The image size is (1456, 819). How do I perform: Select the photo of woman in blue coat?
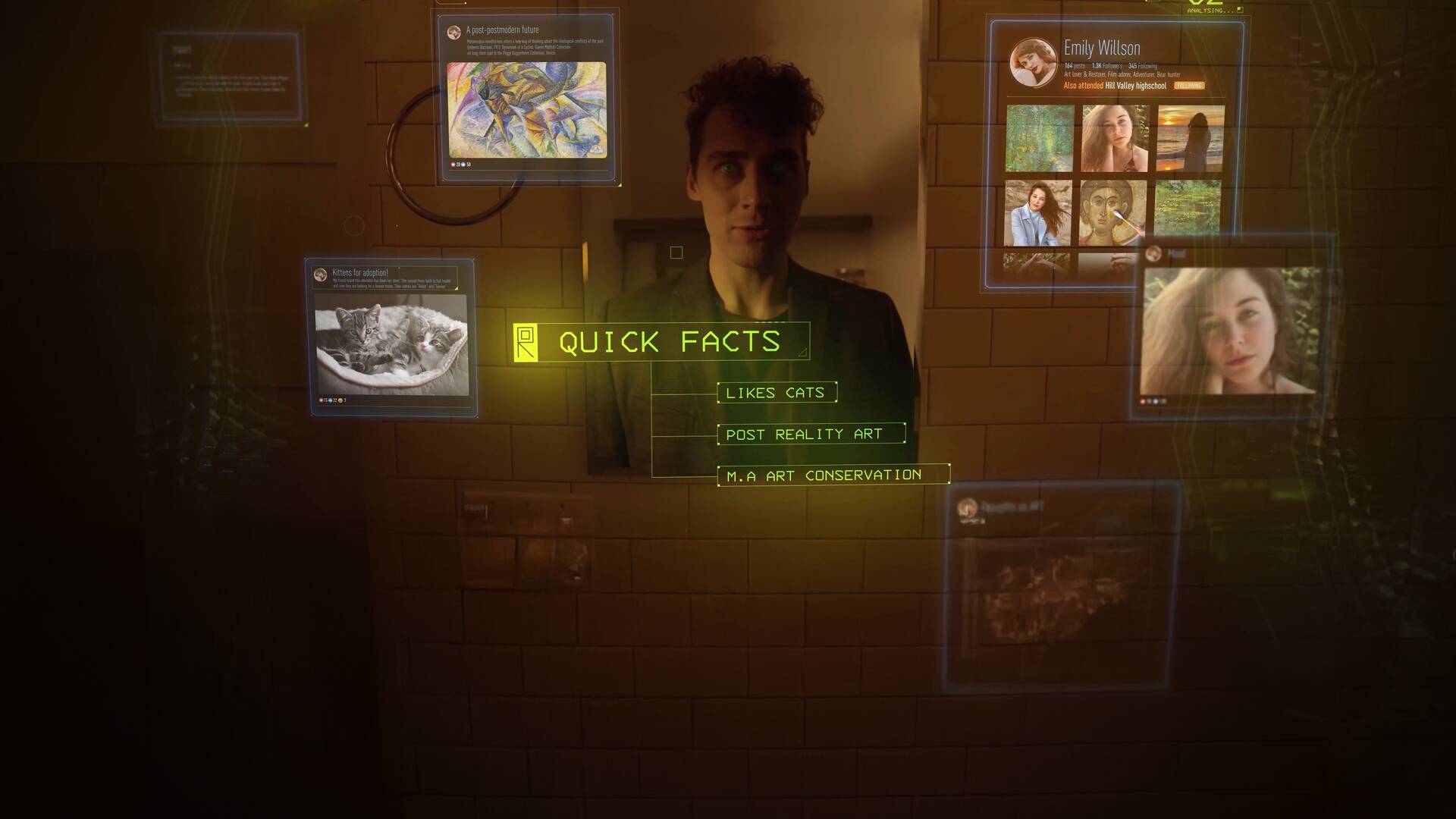coord(1037,212)
